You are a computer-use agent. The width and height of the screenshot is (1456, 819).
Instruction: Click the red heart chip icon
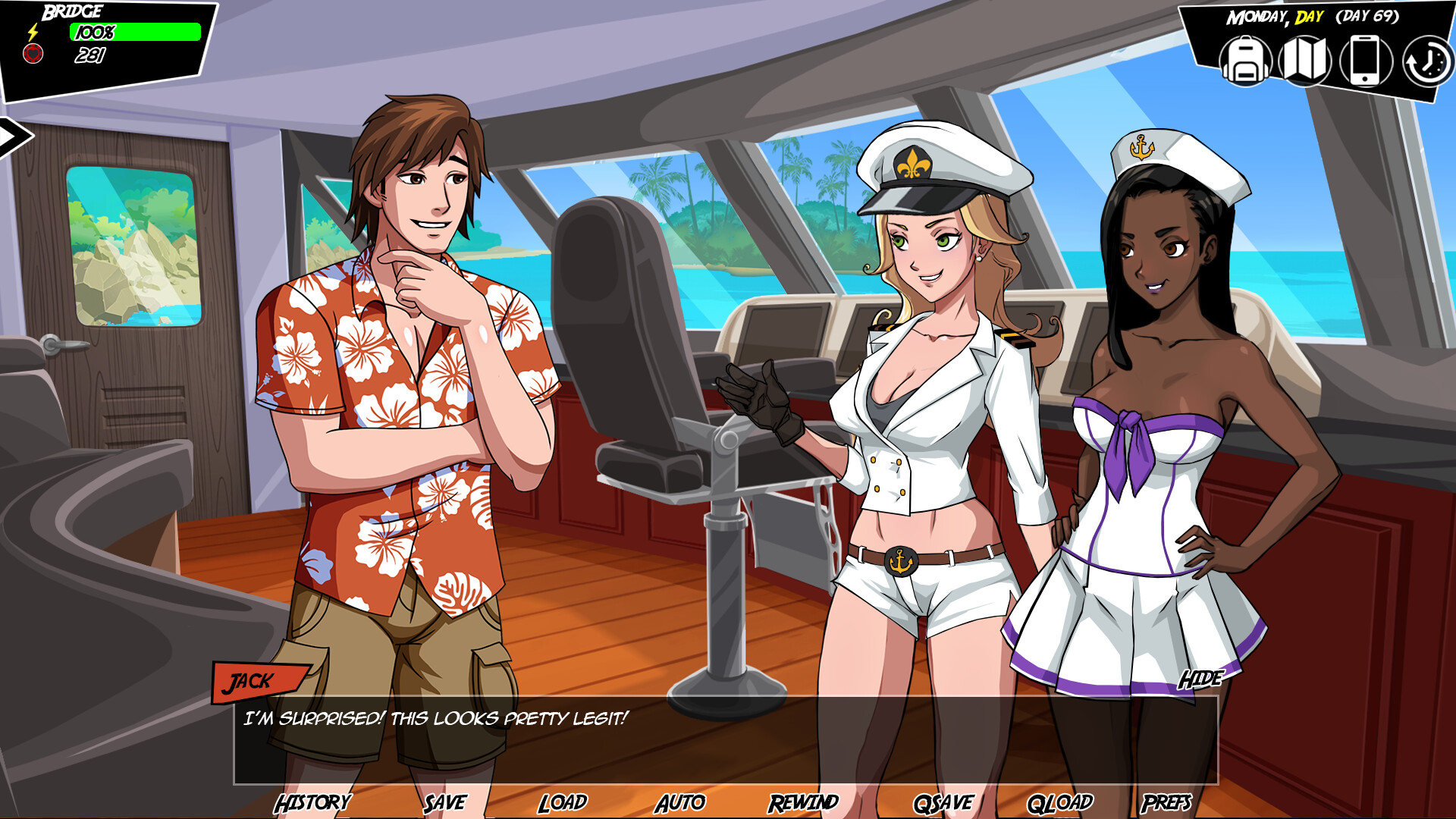[32, 53]
